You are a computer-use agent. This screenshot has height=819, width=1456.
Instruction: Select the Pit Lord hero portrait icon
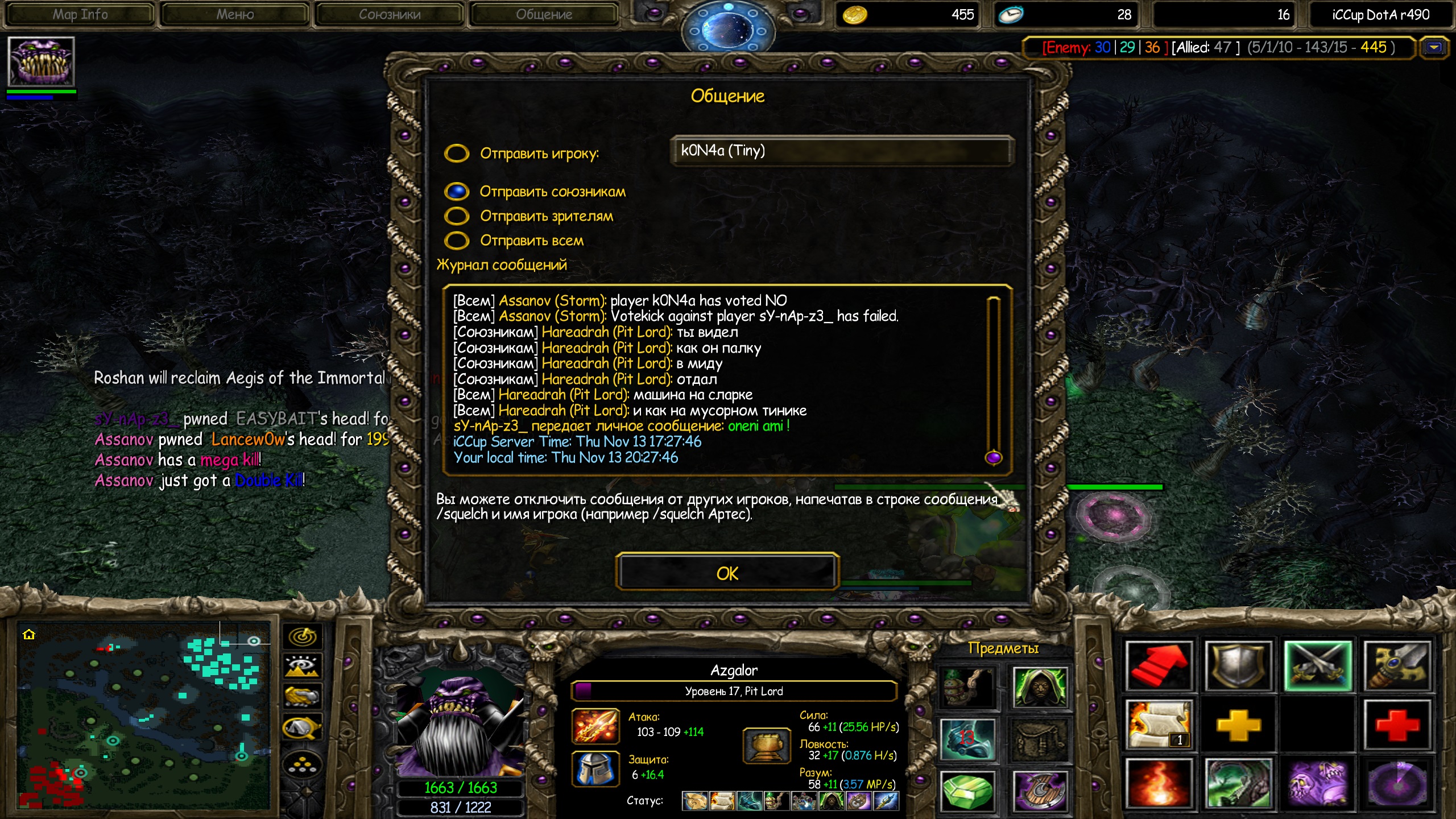41,62
